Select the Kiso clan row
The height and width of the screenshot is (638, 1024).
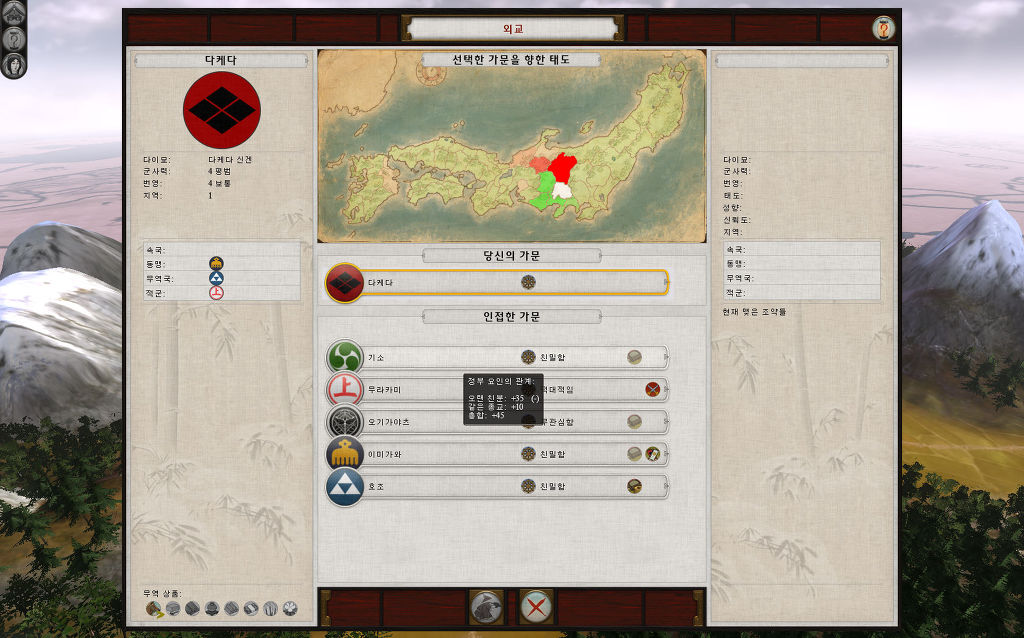[420, 357]
